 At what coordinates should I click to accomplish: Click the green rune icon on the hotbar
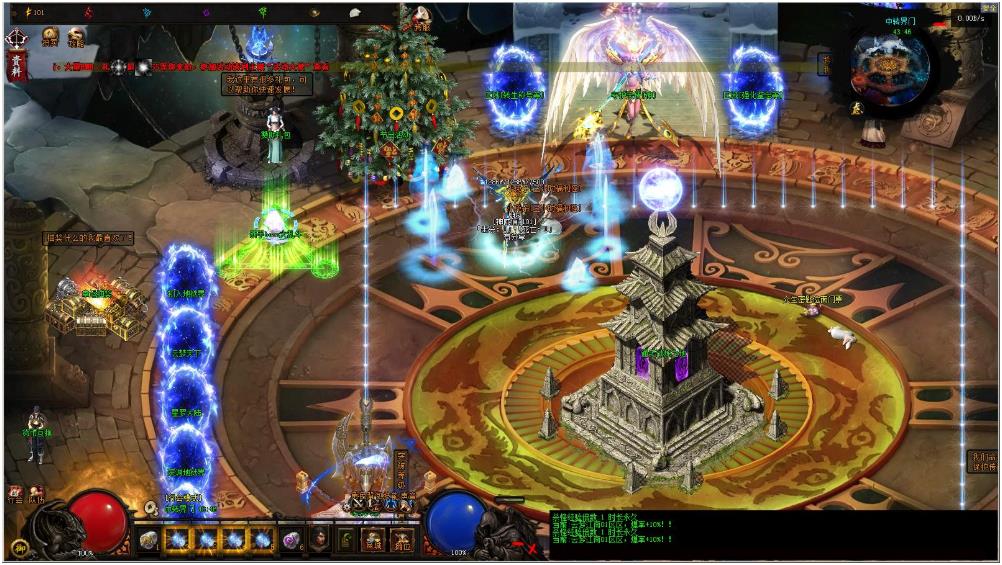[x=346, y=540]
